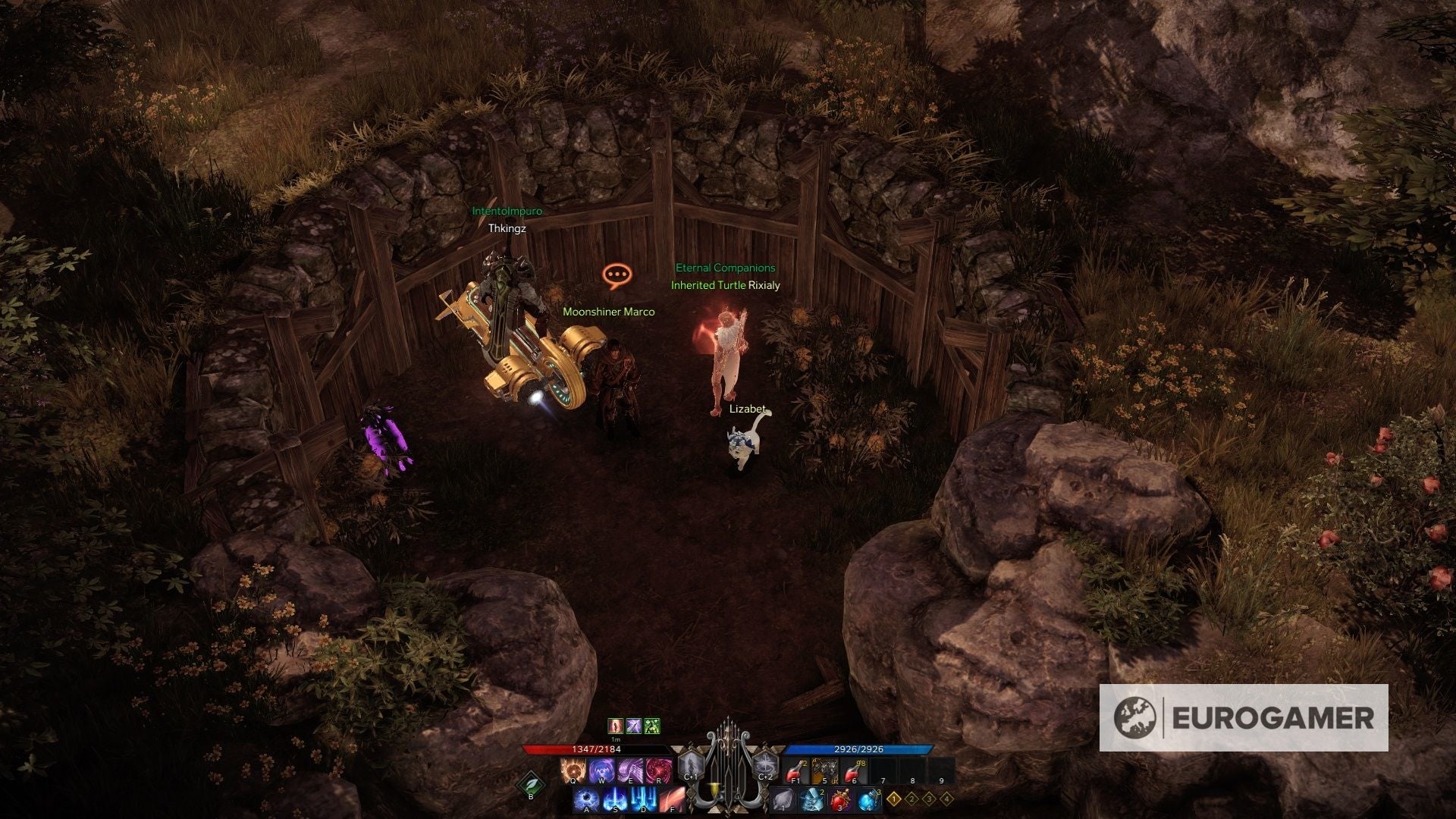Viewport: 1456px width, 819px height.
Task: Use the blue potion in battle slot 4
Action: (869, 800)
